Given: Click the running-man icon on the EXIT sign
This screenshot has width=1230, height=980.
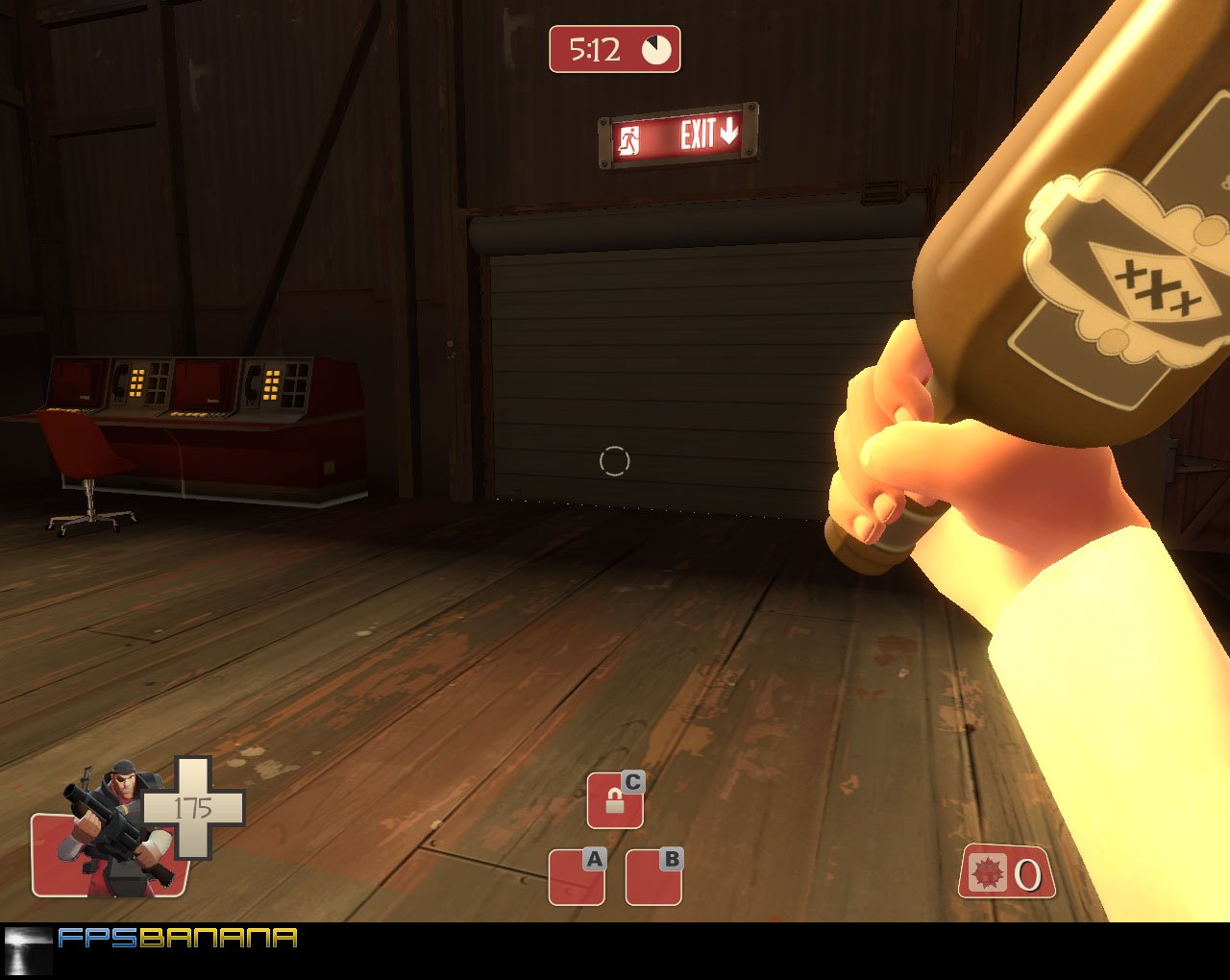Looking at the screenshot, I should point(629,135).
